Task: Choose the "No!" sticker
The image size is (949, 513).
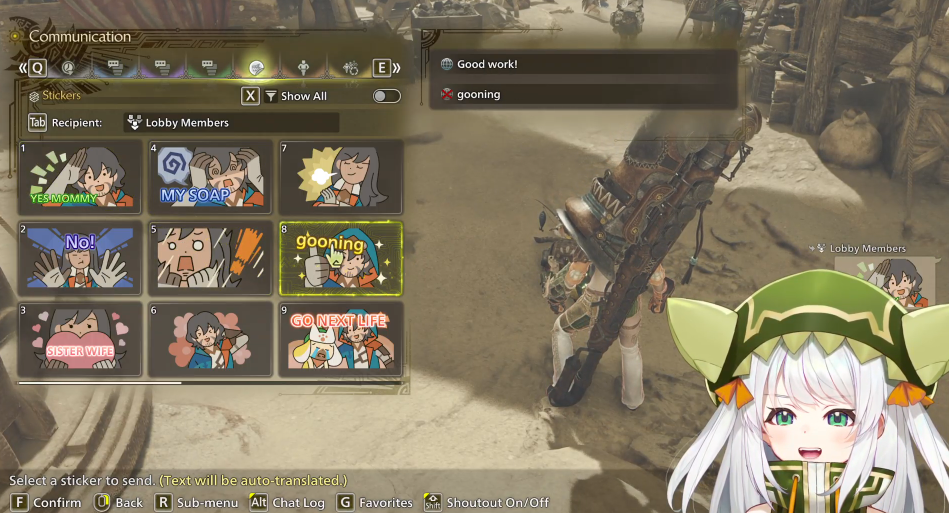Action: click(80, 258)
